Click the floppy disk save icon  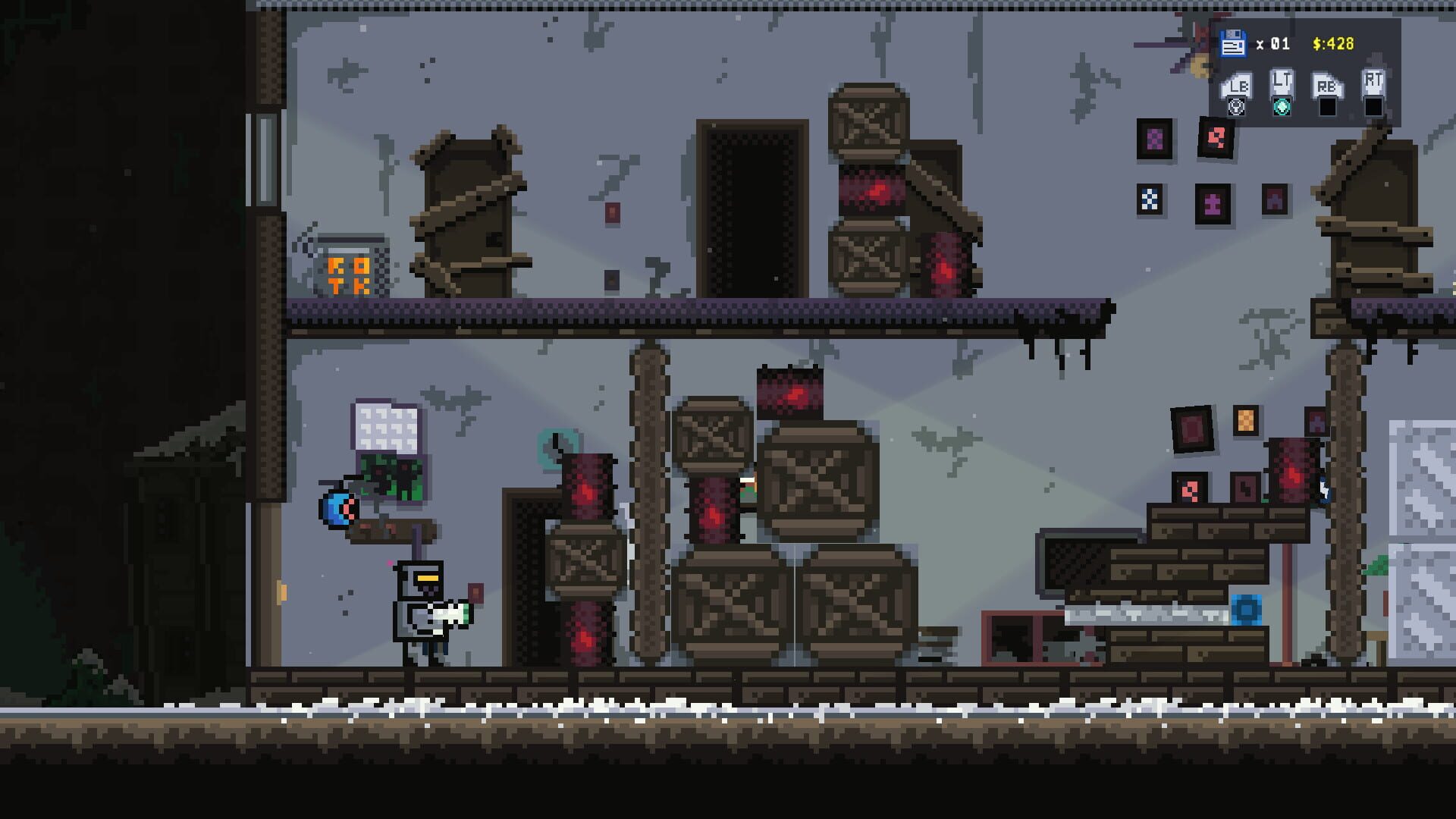(1232, 44)
